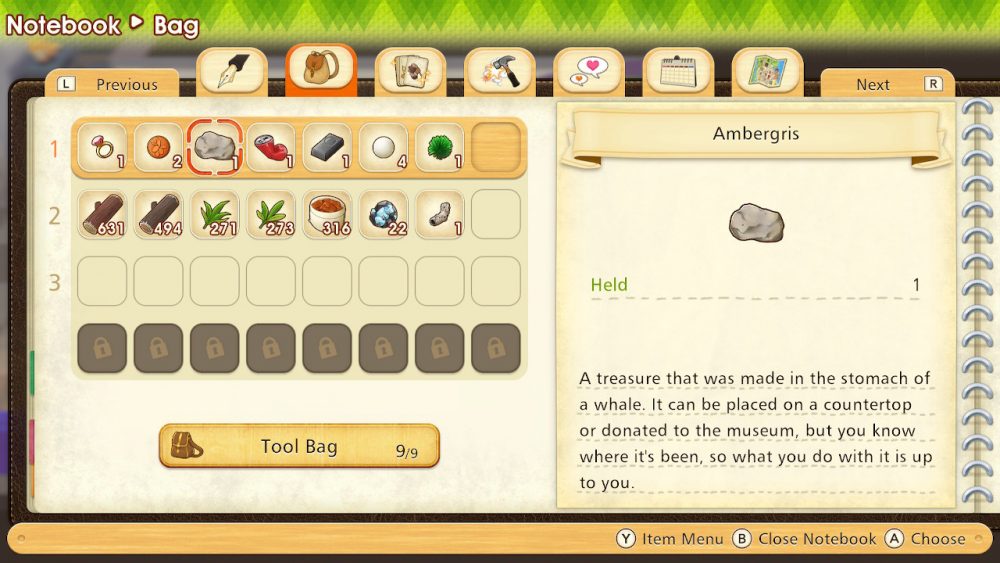Go to the Previous notebook page

(x=112, y=84)
